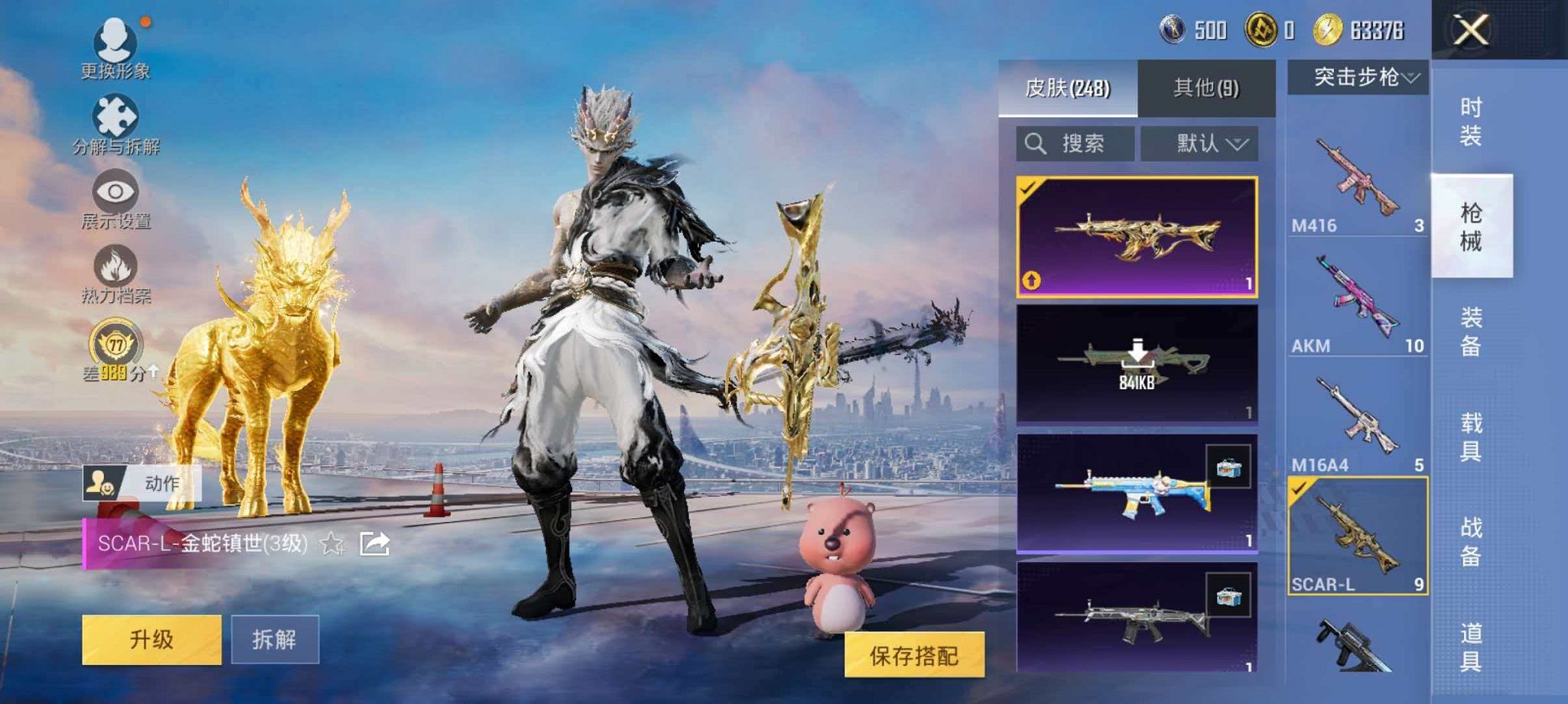Select the 时装 sidebar tab
Image resolution: width=1568 pixels, height=704 pixels.
point(1471,121)
